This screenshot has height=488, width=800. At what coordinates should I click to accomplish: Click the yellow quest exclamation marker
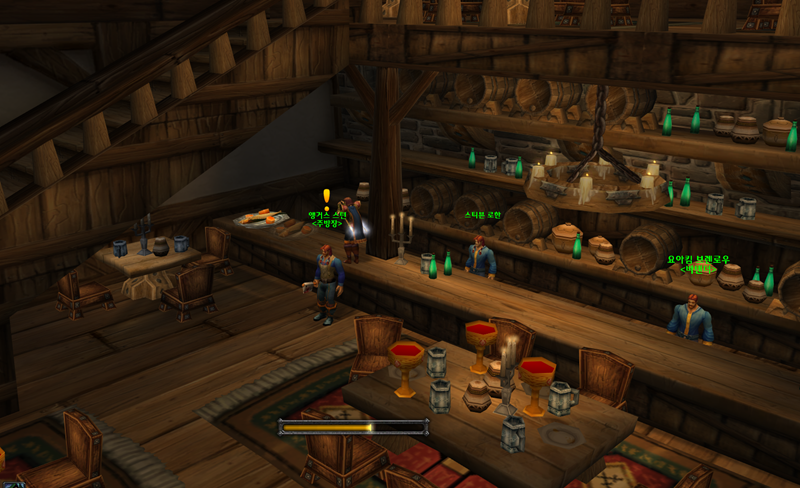(x=326, y=196)
